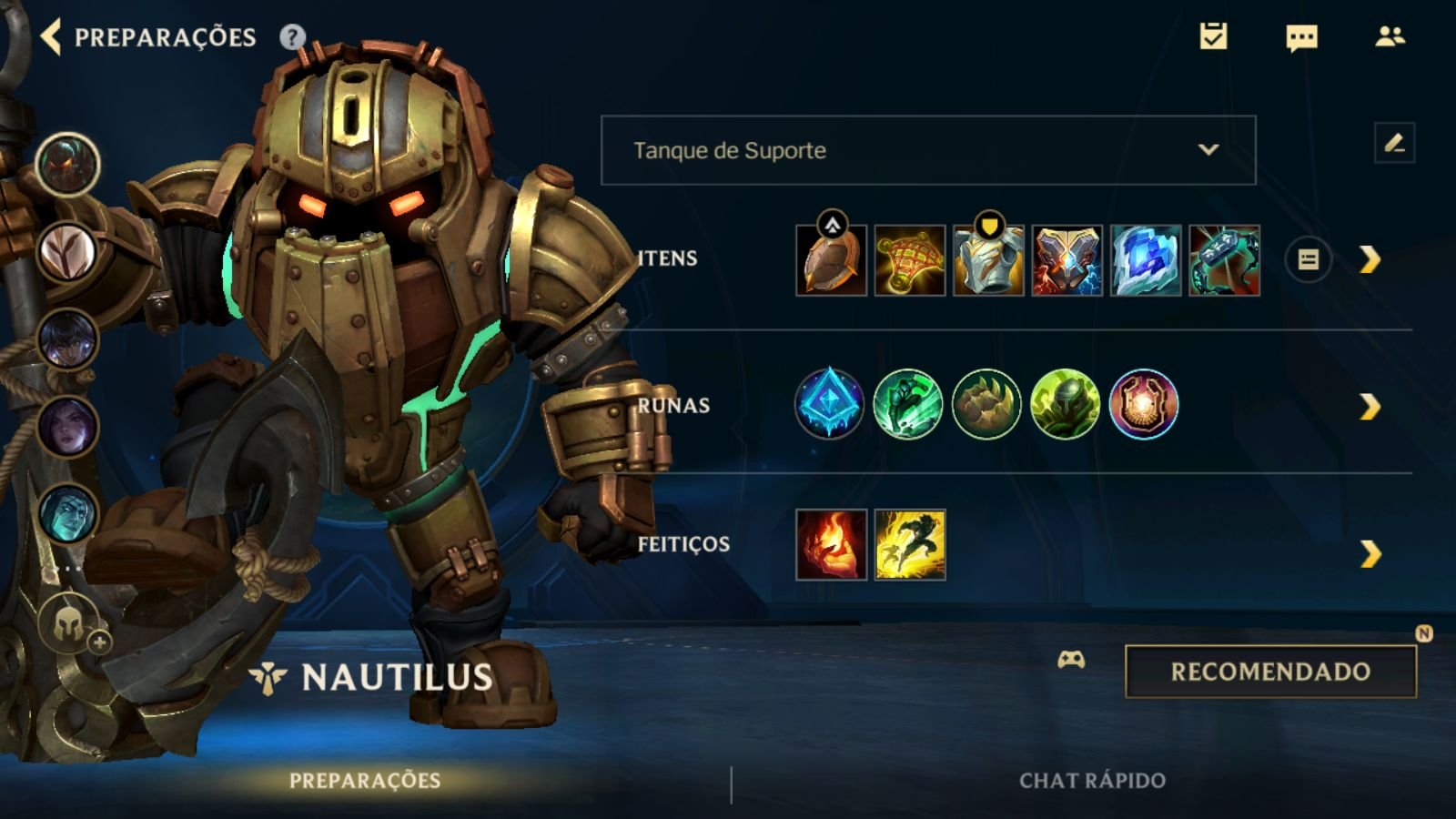Switch to the Preparações tab

pos(365,781)
